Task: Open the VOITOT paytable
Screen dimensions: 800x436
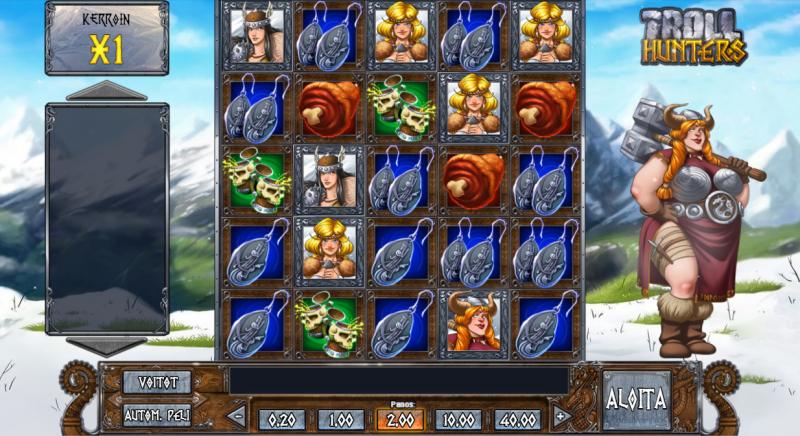Action: pos(156,381)
